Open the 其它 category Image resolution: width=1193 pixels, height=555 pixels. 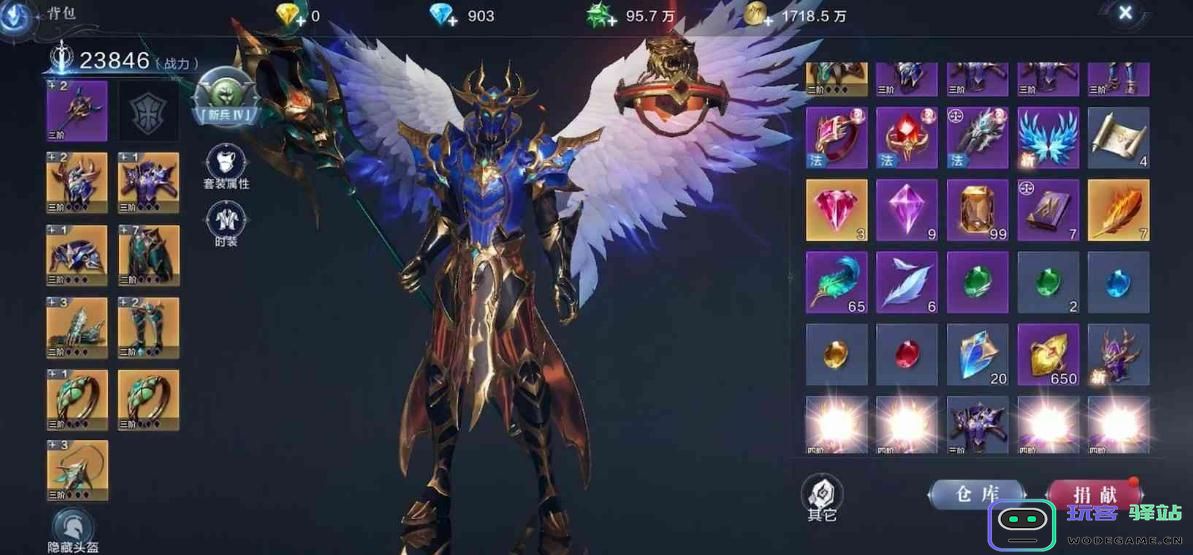[x=822, y=497]
